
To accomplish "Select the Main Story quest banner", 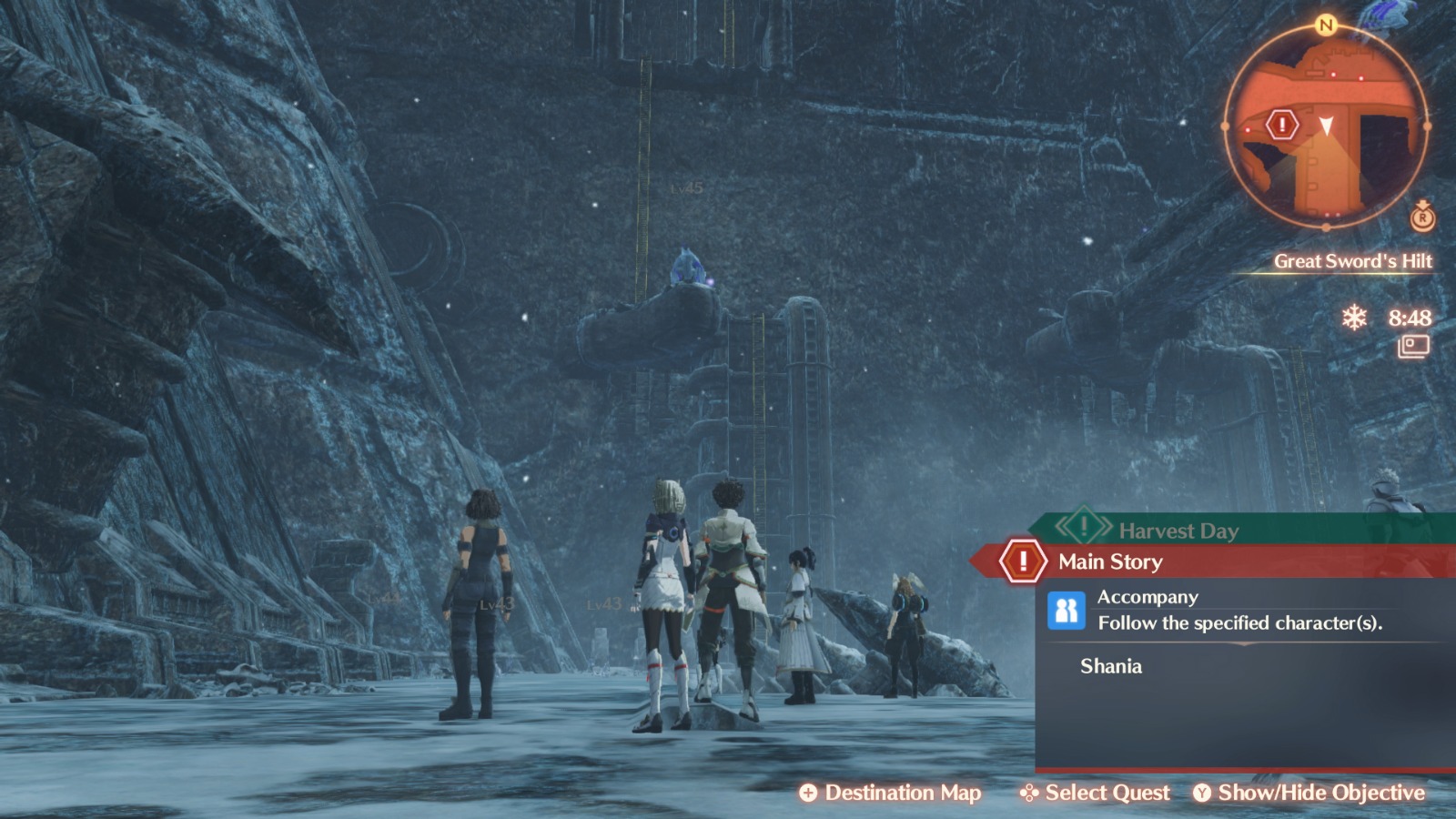I will (x=1108, y=561).
